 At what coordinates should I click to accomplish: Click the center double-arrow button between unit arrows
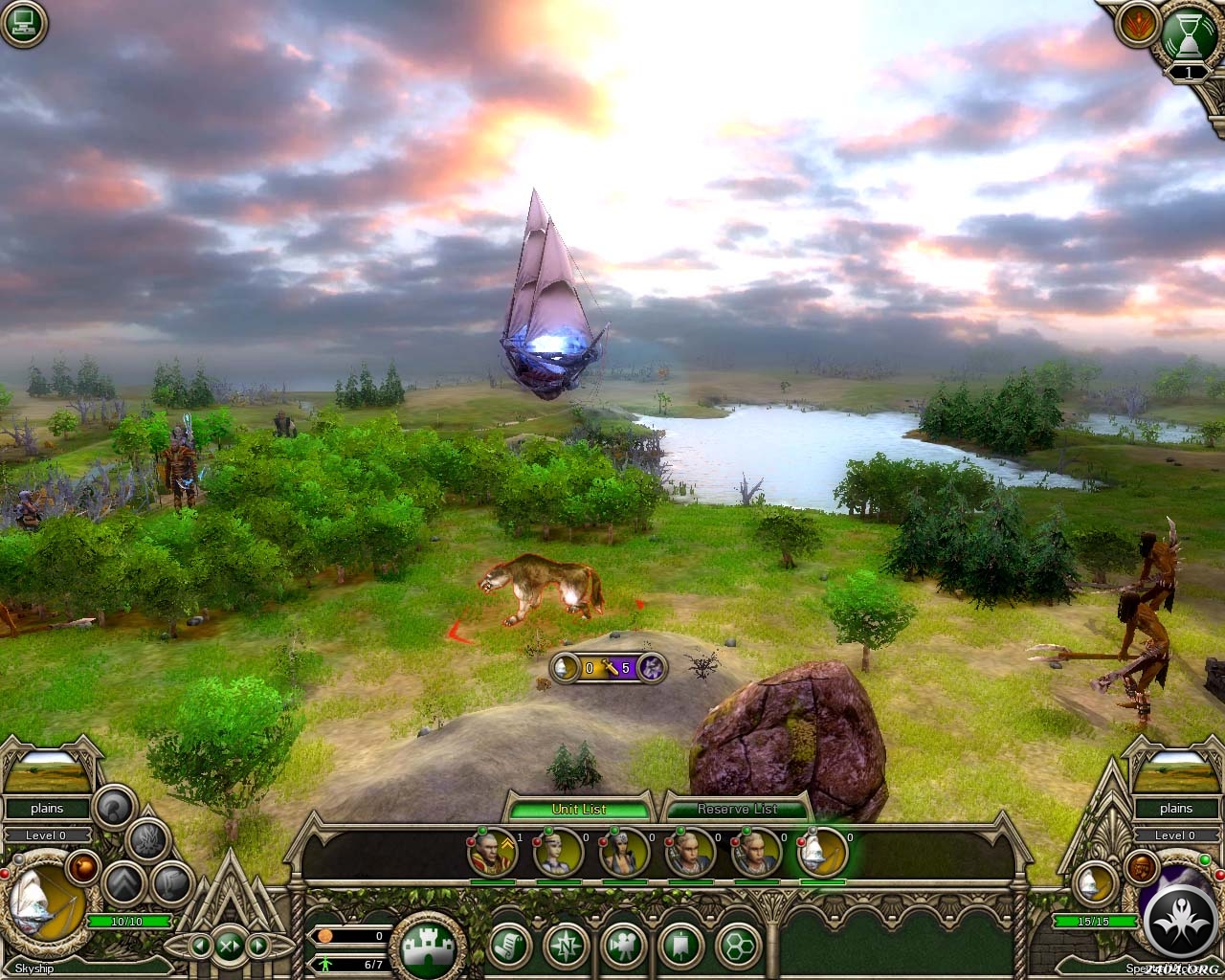230,947
